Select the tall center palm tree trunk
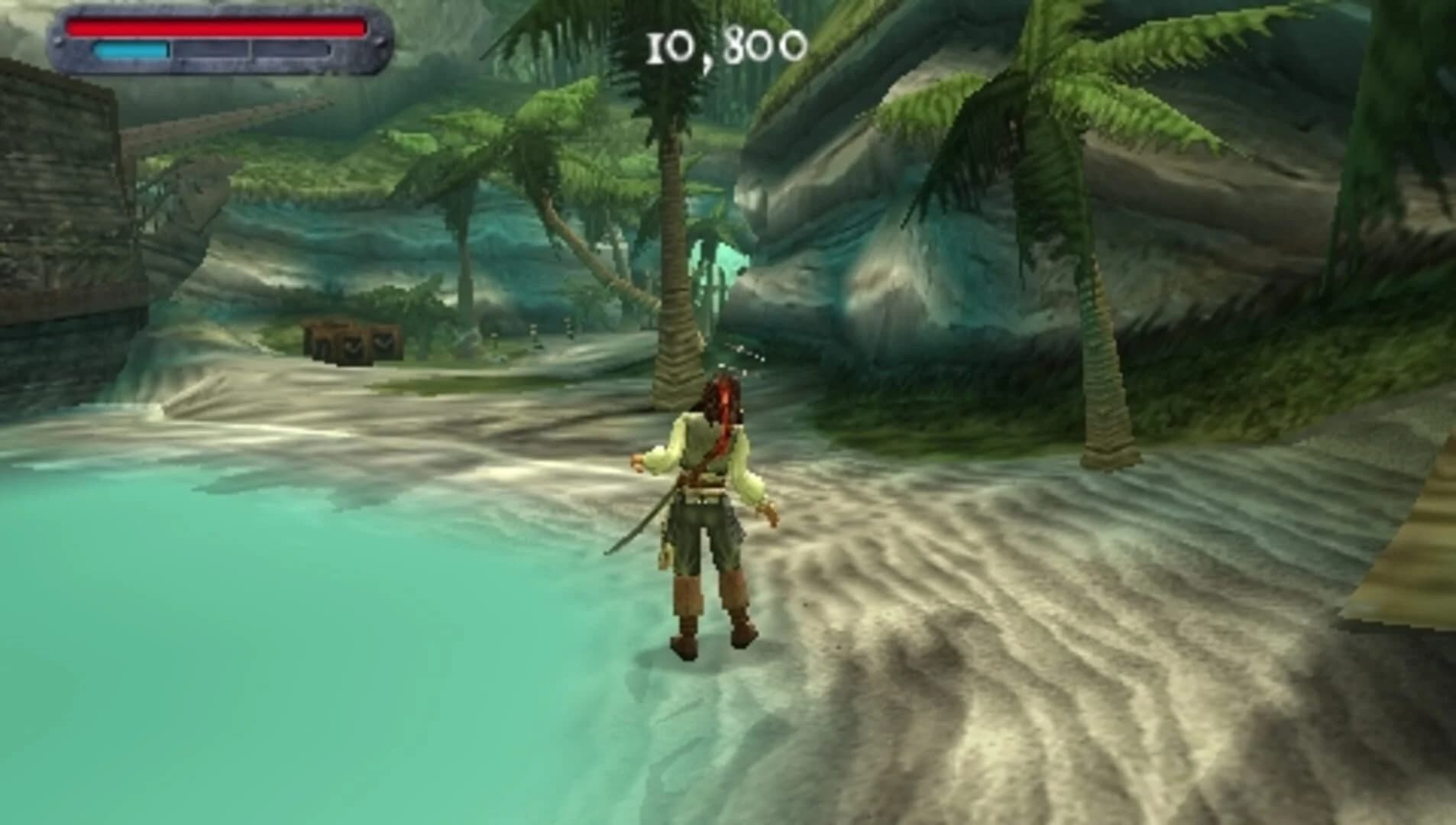 [672, 306]
